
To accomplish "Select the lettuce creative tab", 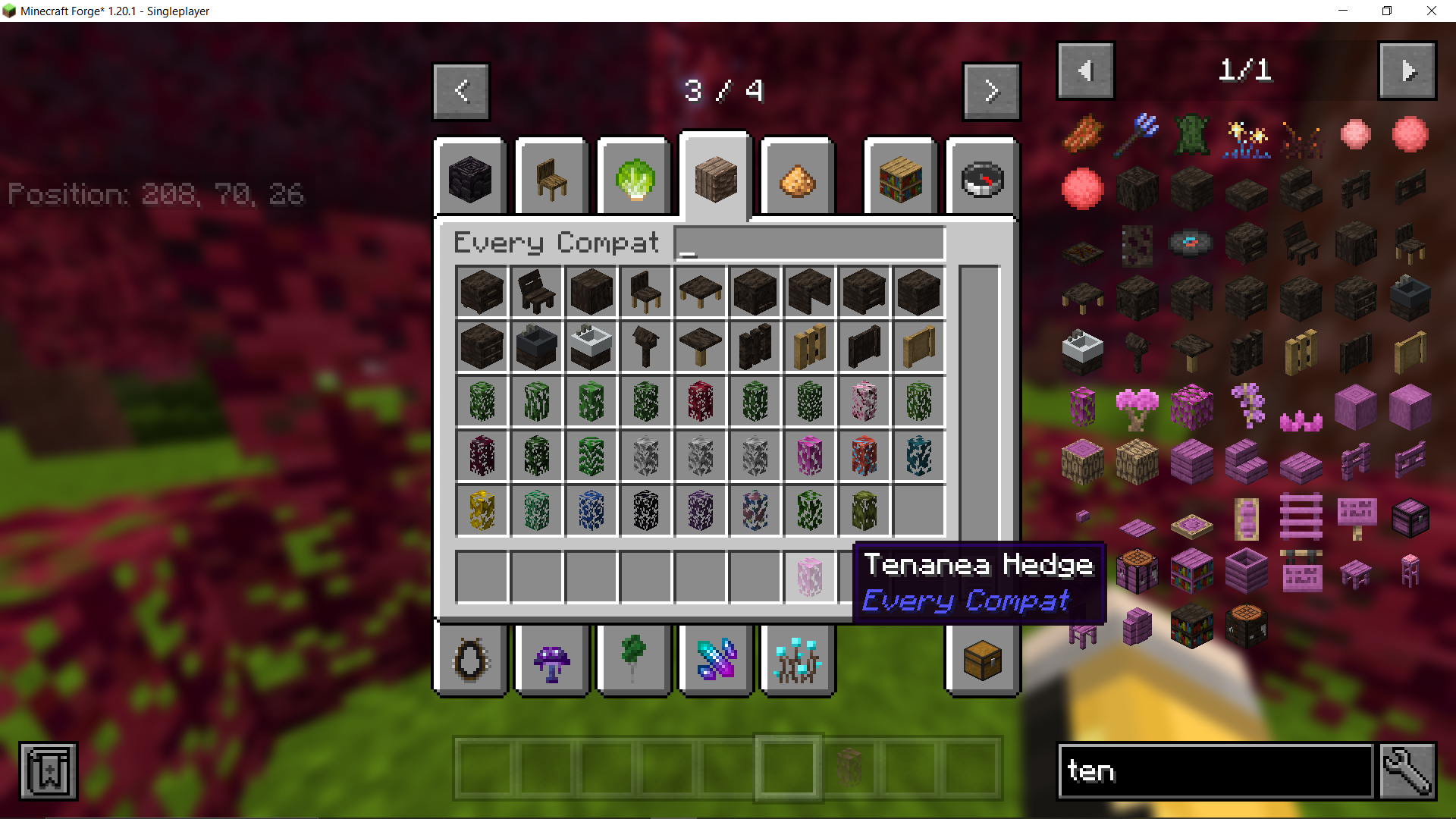I will tap(633, 177).
